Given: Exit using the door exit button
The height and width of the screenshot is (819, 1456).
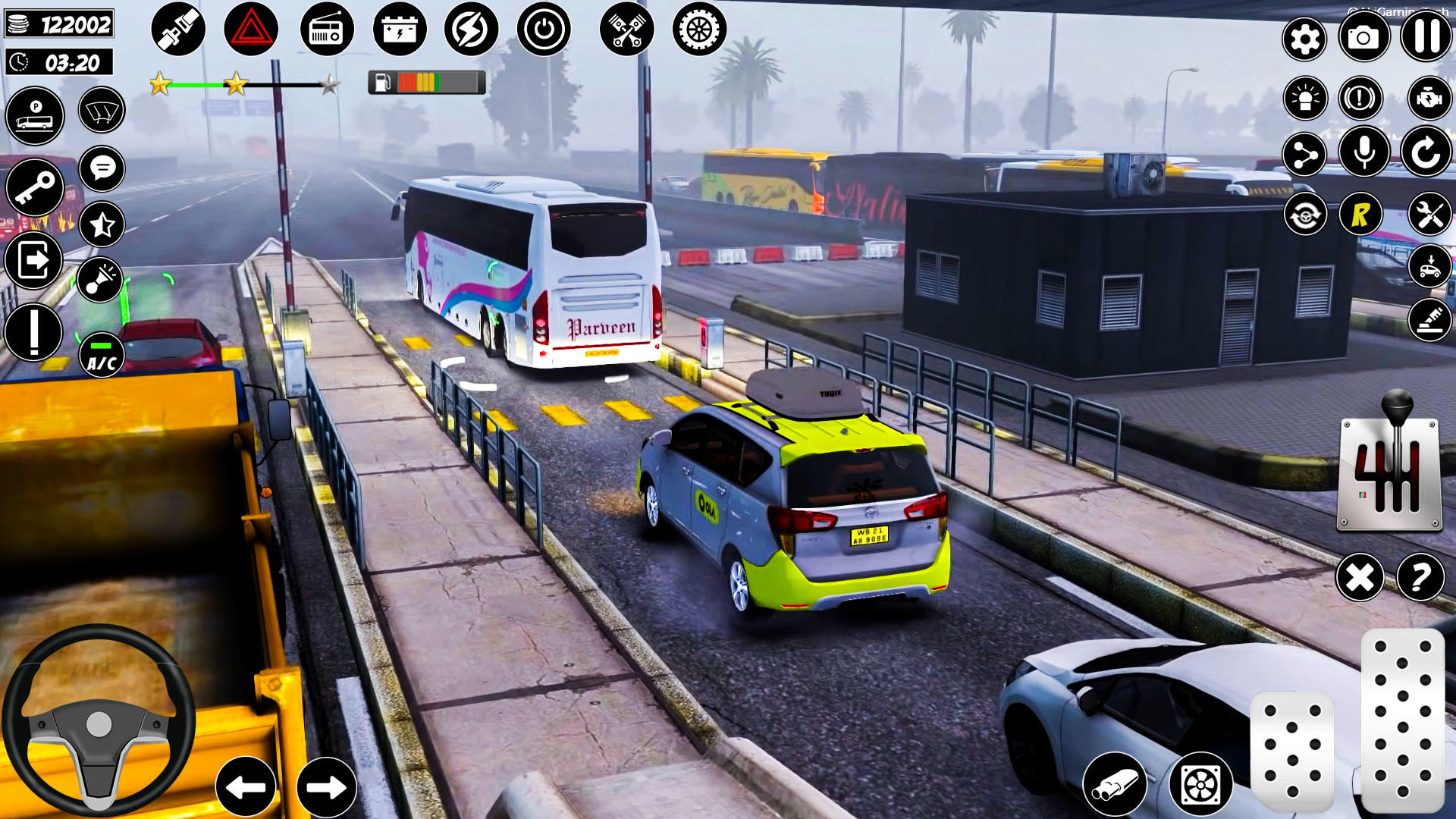Looking at the screenshot, I should coord(32,262).
